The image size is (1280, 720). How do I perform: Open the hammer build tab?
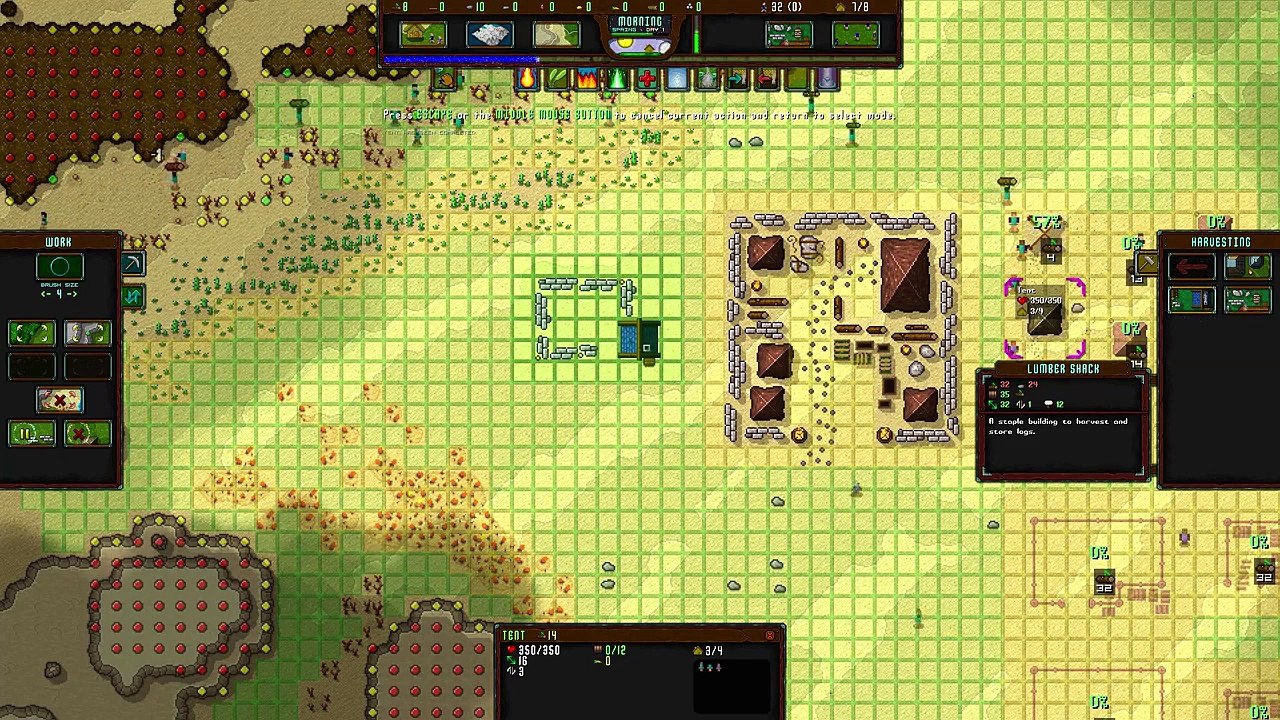point(1146,264)
